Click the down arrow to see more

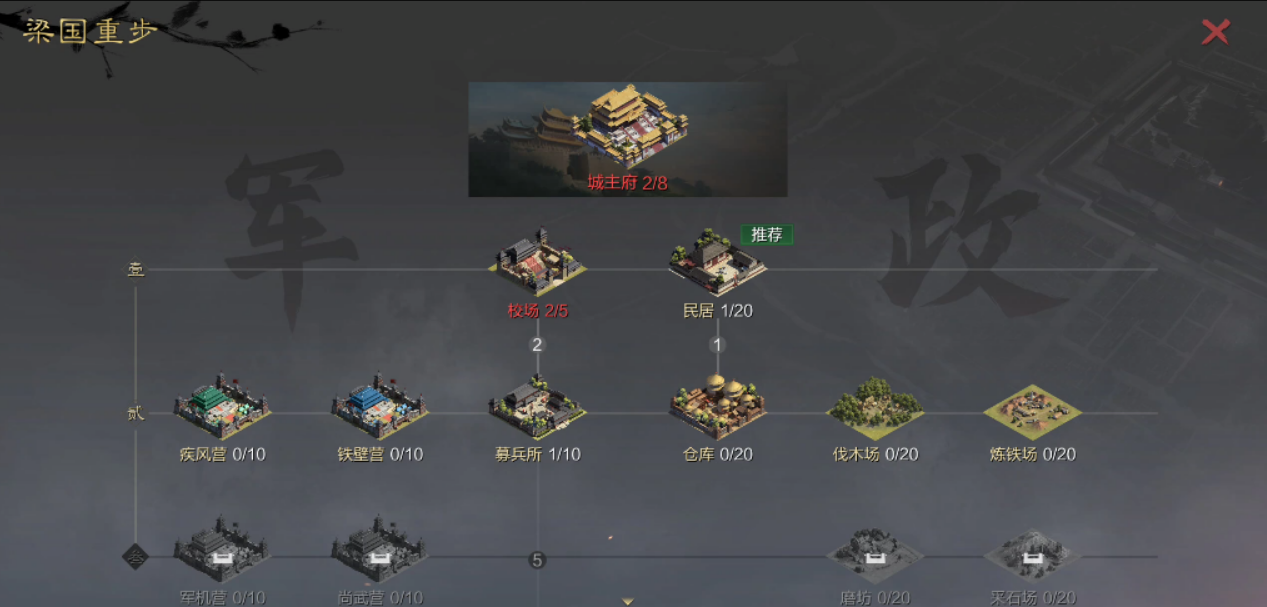628,601
